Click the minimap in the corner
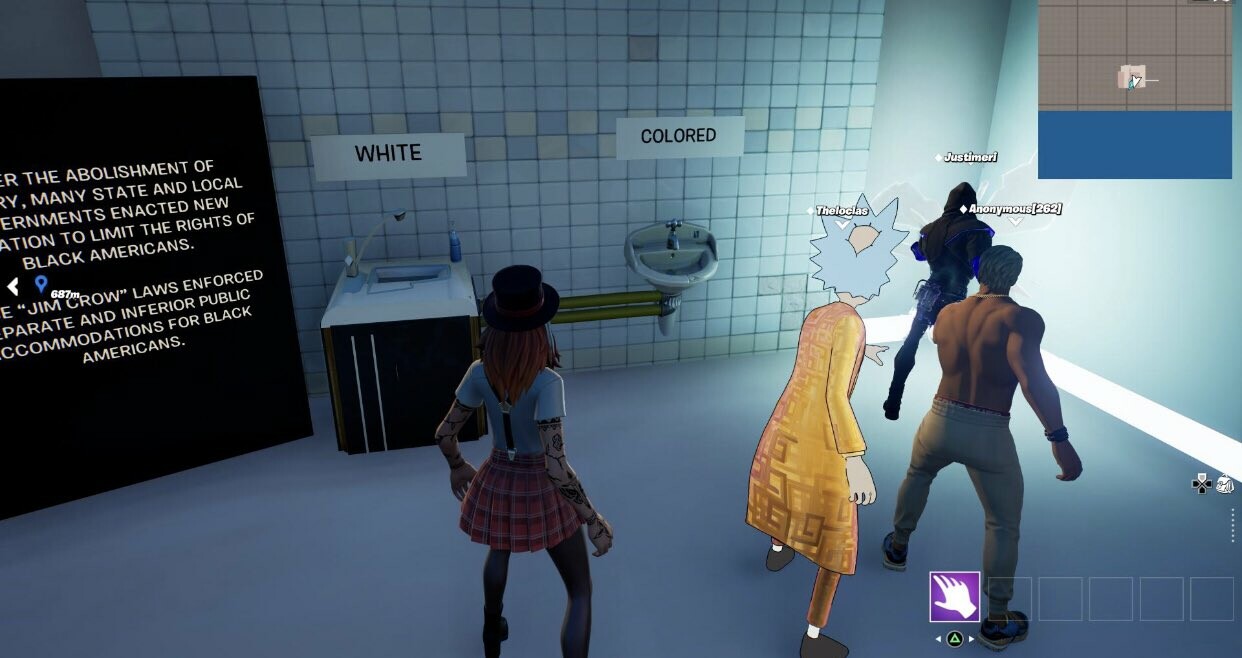 click(1134, 89)
